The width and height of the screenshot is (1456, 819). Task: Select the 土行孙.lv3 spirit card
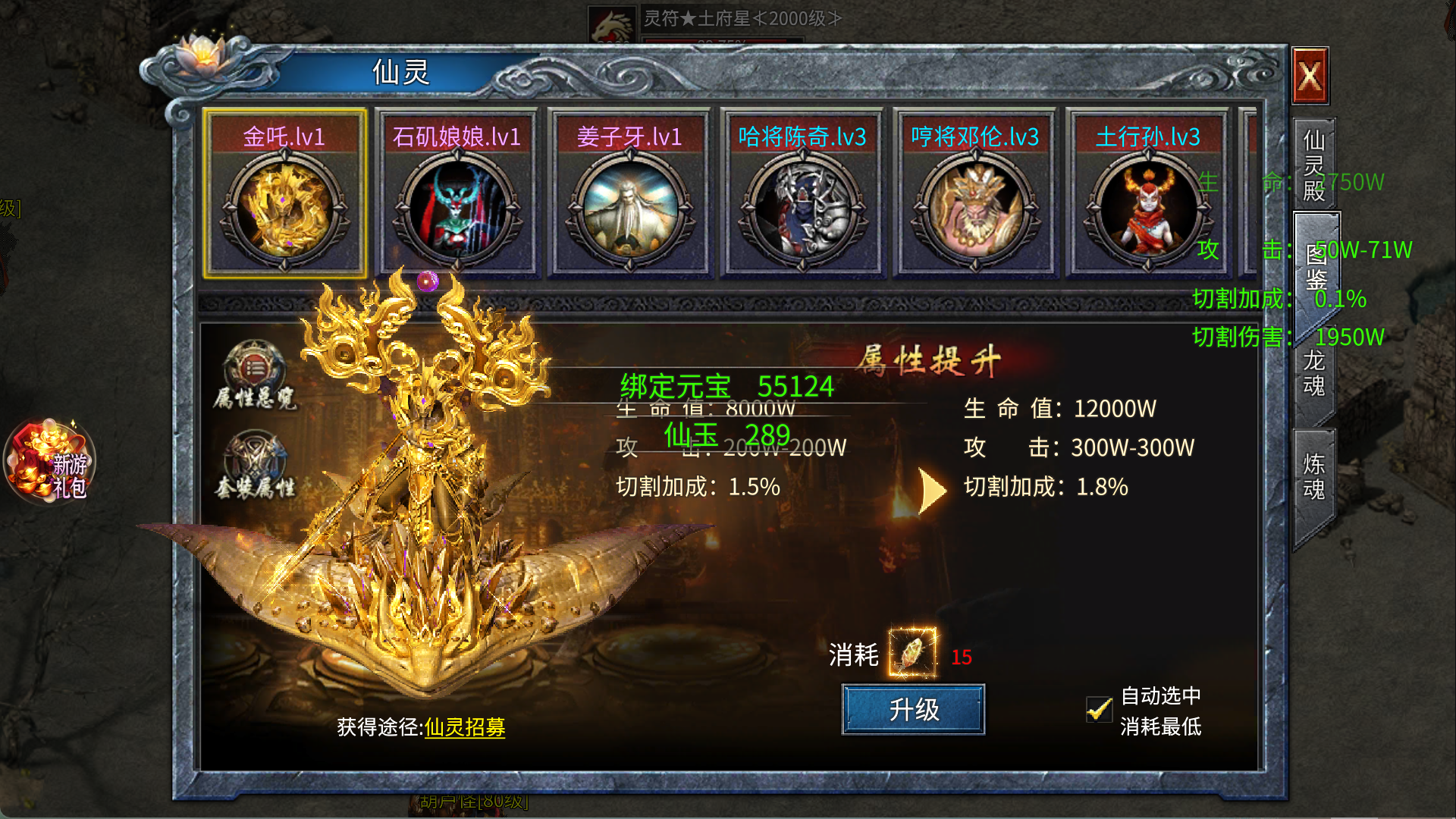click(1147, 193)
